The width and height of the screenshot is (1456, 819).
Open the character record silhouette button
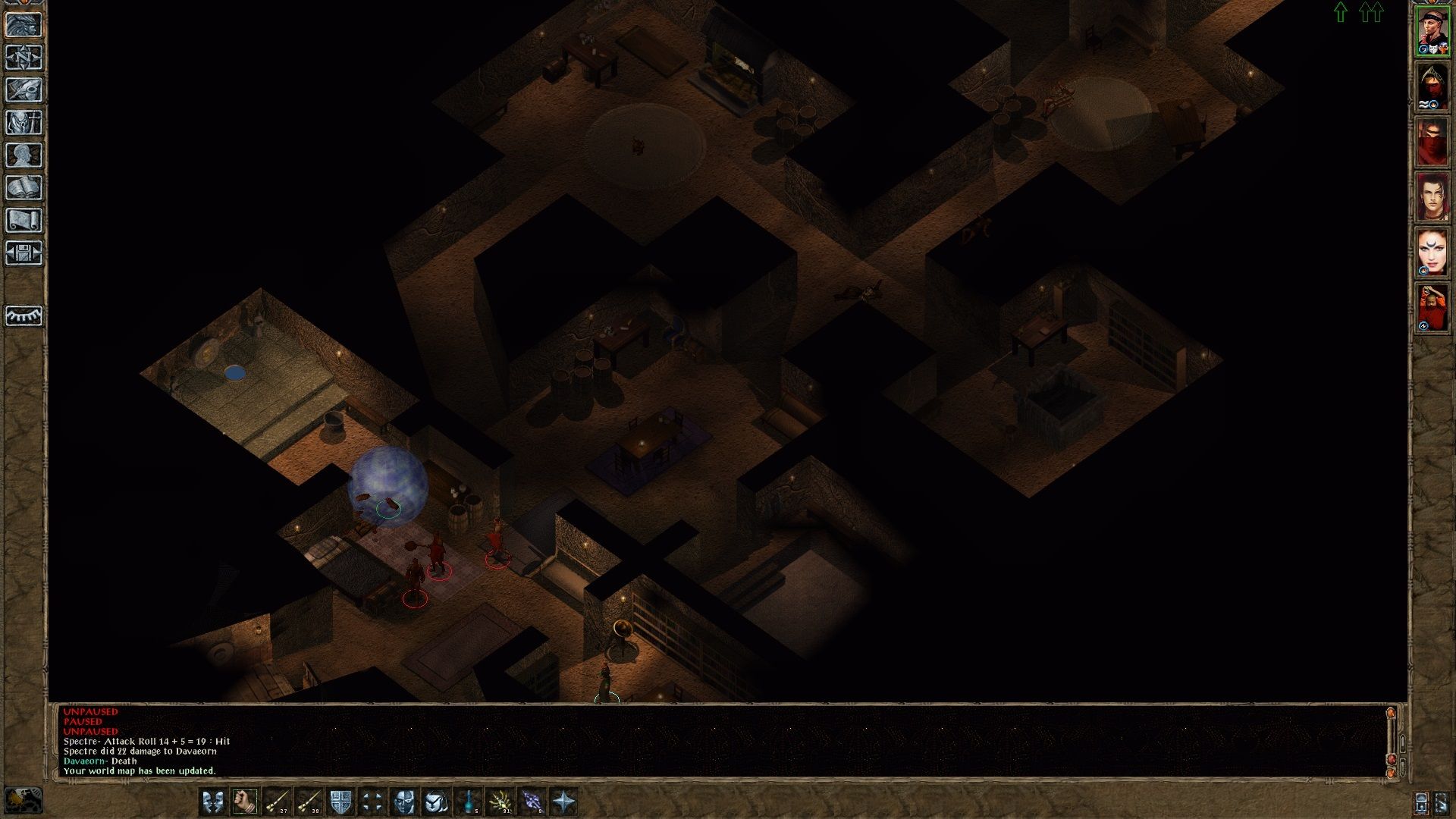[x=24, y=155]
